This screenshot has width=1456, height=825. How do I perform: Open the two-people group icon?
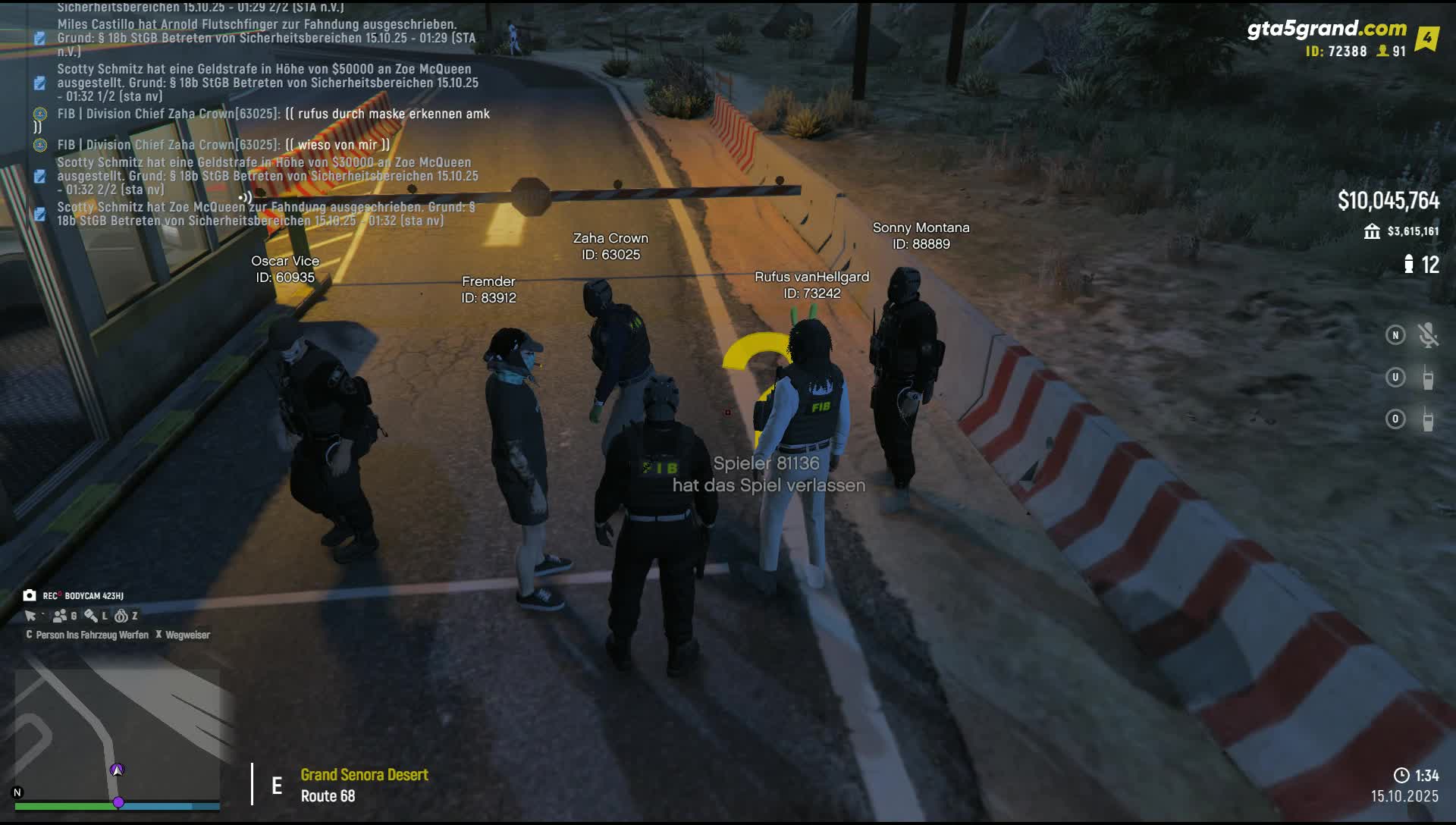[x=60, y=616]
